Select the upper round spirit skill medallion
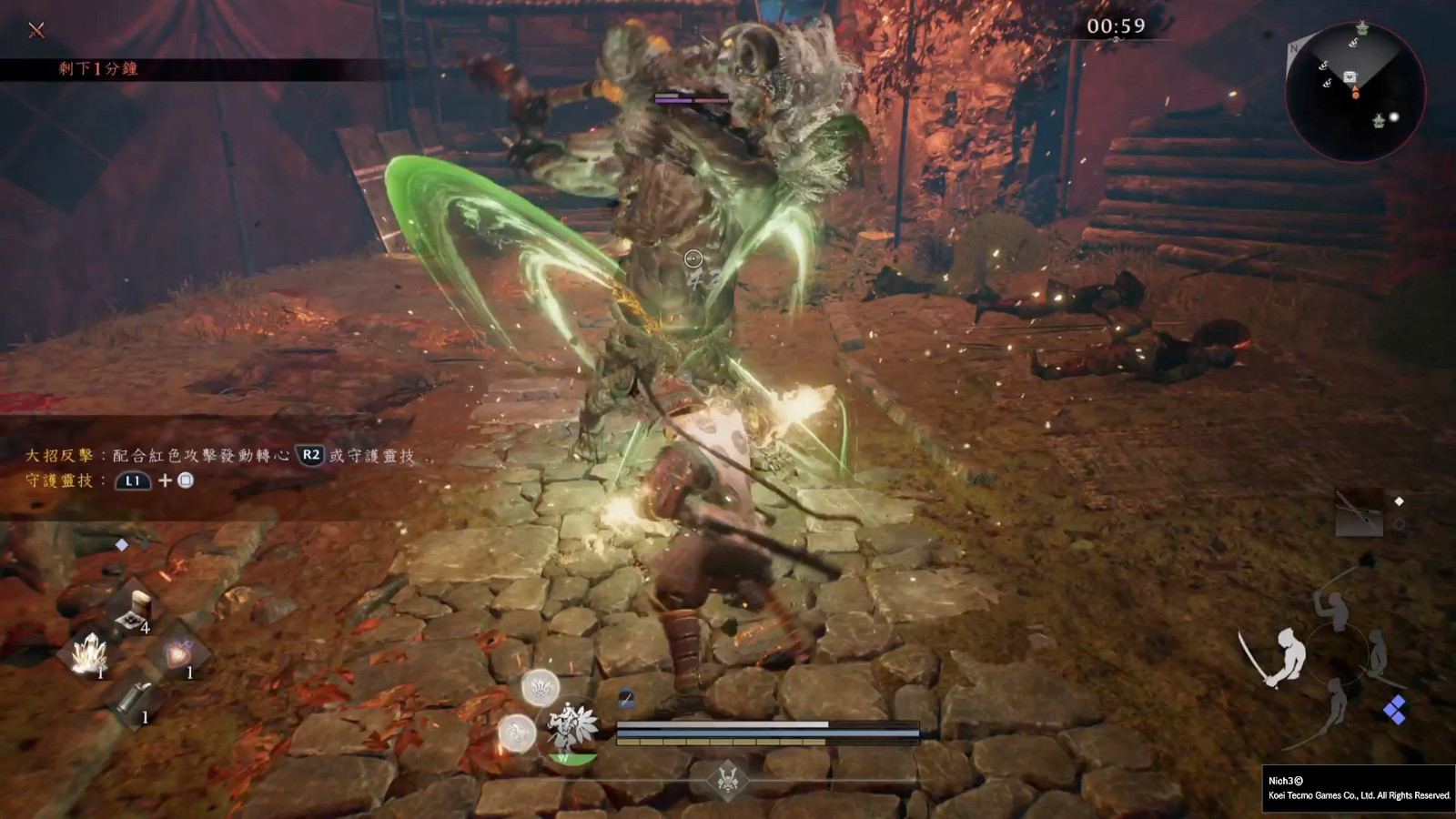1456x819 pixels. (540, 688)
